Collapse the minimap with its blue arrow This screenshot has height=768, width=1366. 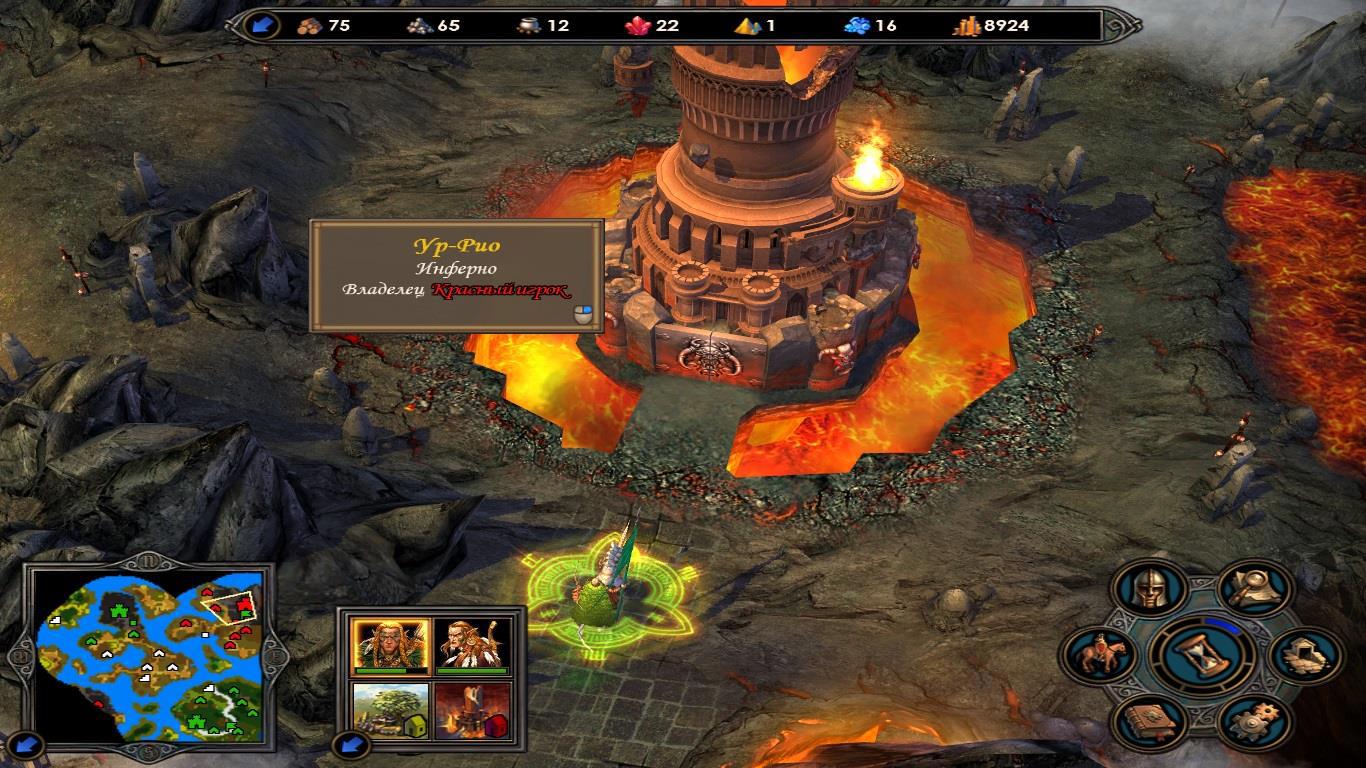(30, 743)
